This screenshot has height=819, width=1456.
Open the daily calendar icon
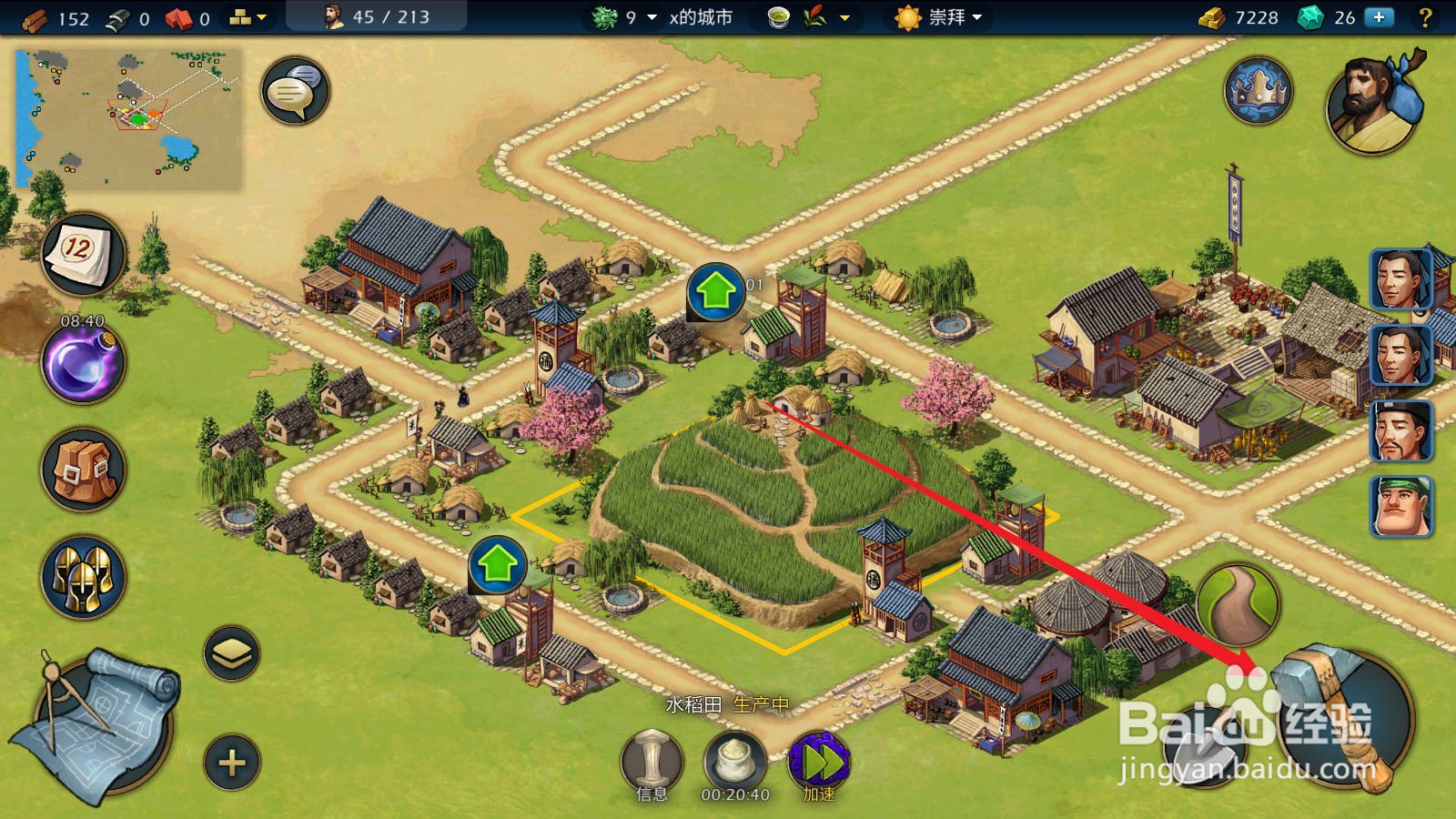[83, 254]
